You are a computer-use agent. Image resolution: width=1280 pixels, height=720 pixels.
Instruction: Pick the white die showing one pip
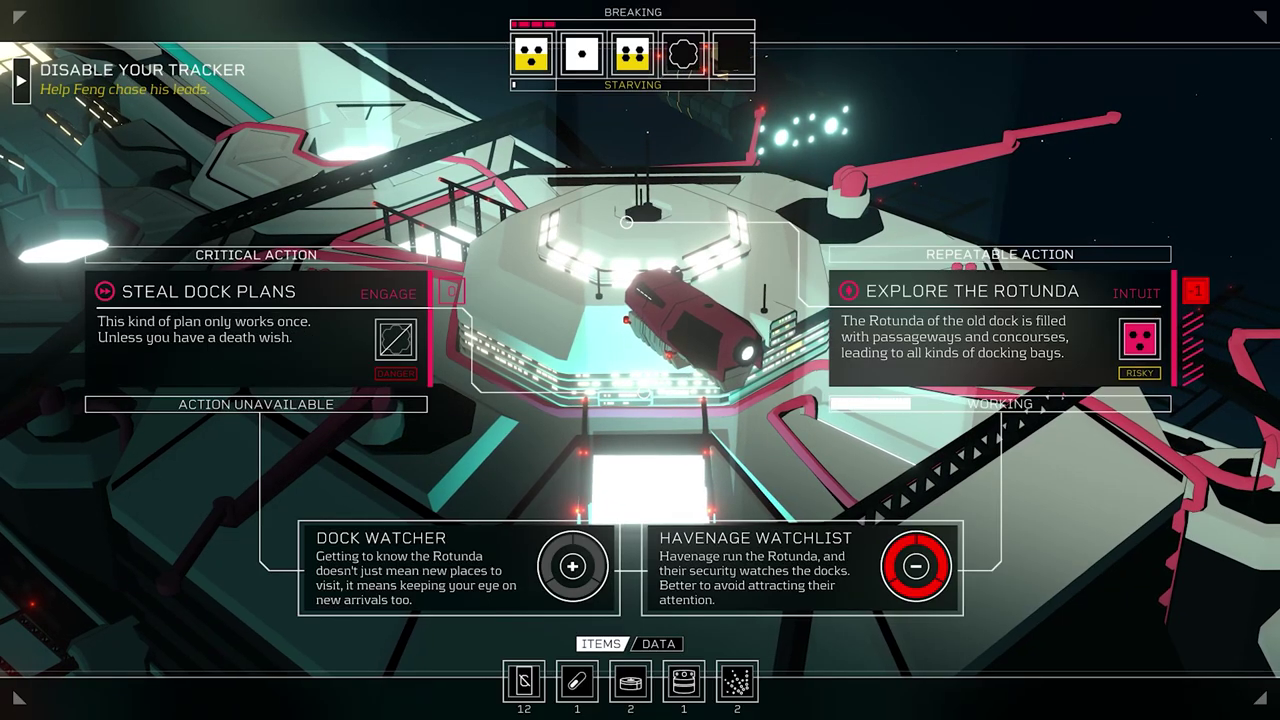click(x=581, y=54)
